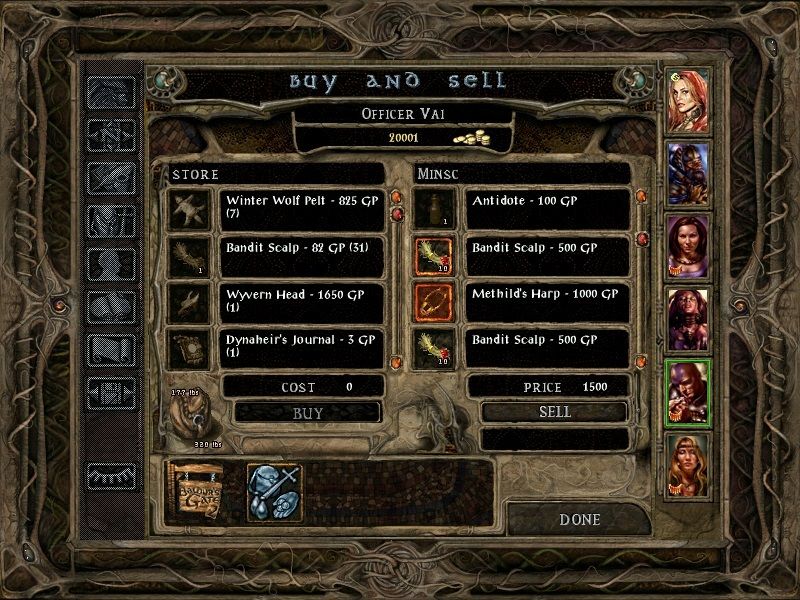
Task: Open the journal quill sidebar icon
Action: (x=112, y=176)
